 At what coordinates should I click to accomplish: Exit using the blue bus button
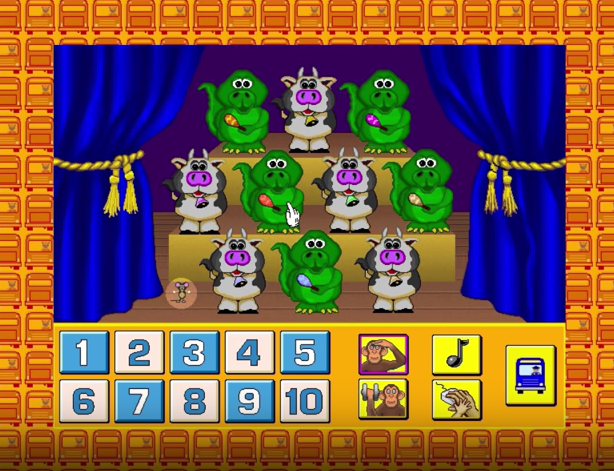click(x=530, y=376)
